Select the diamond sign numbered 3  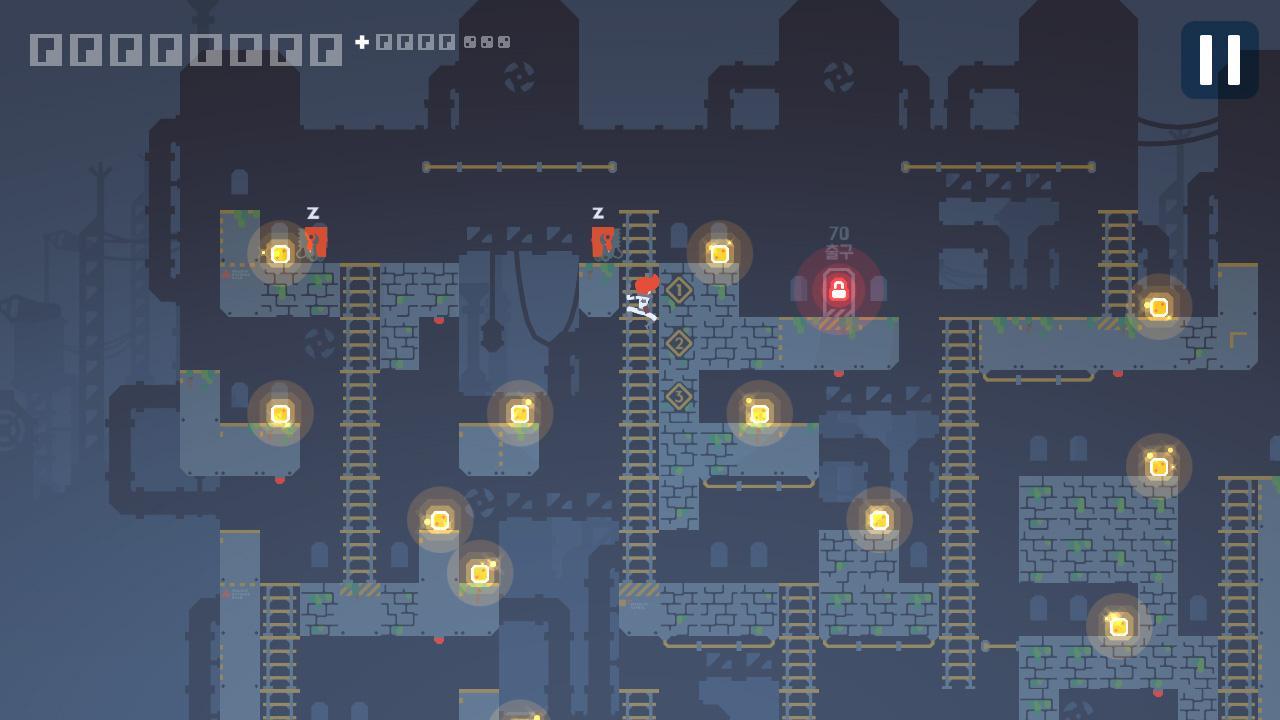click(x=678, y=395)
